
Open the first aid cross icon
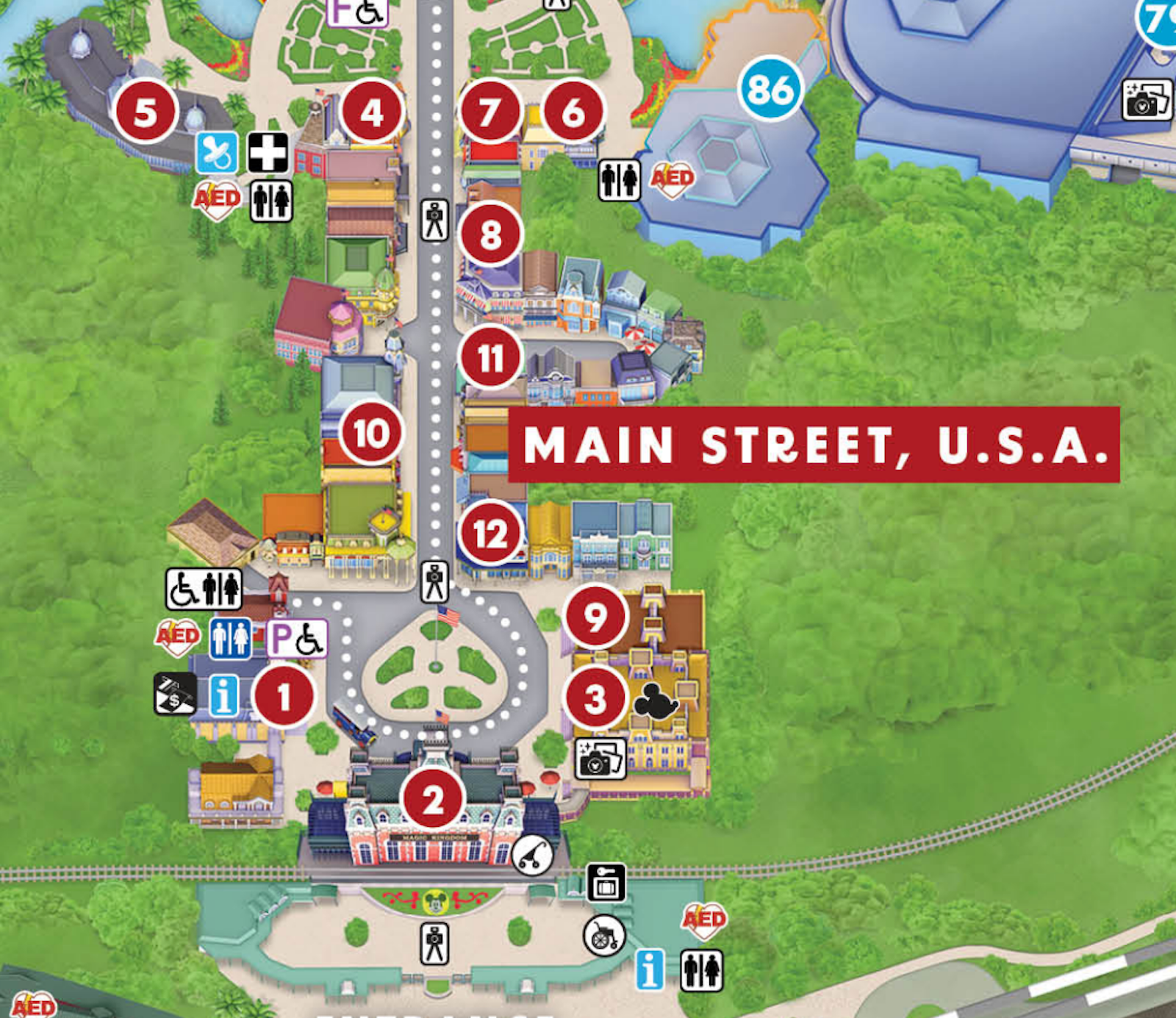[268, 152]
